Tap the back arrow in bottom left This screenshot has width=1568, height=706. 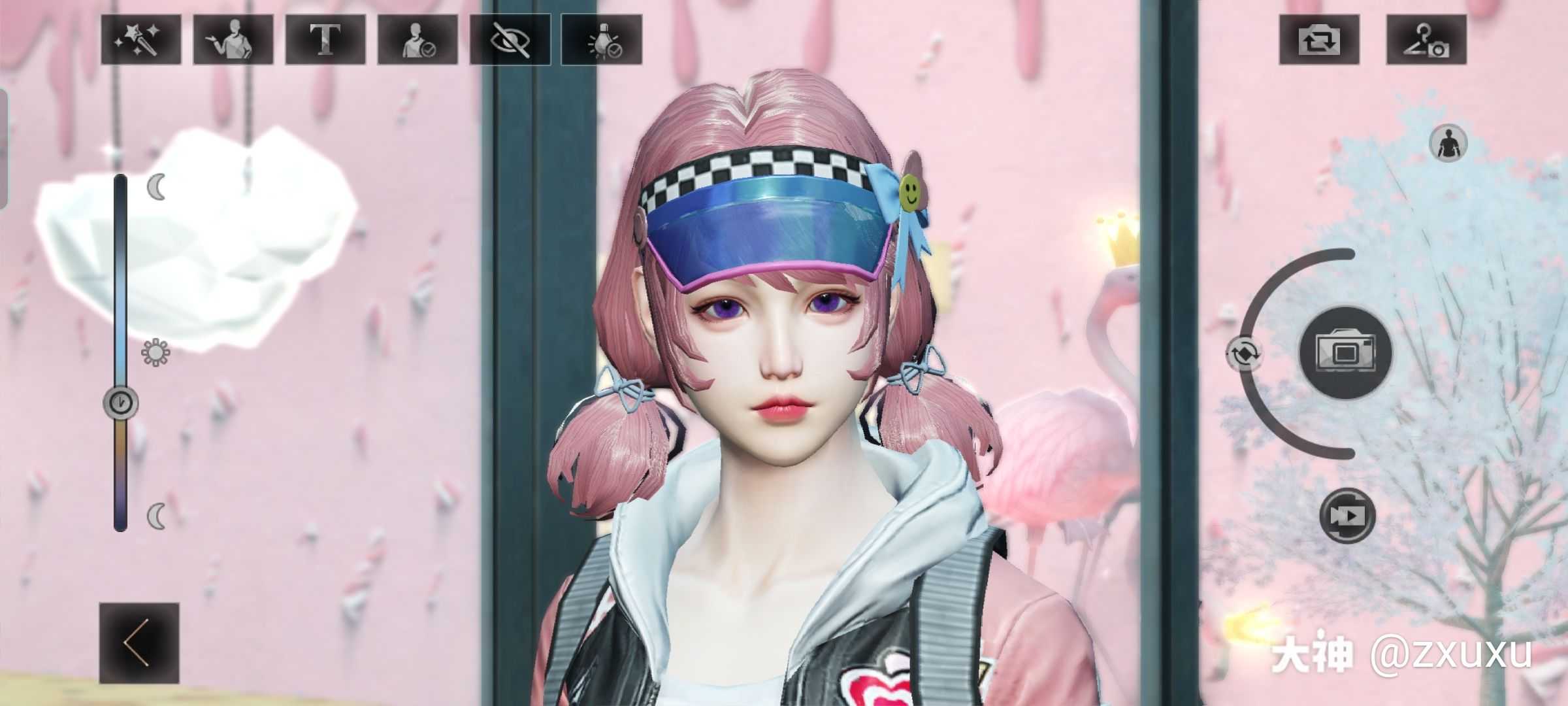(139, 642)
